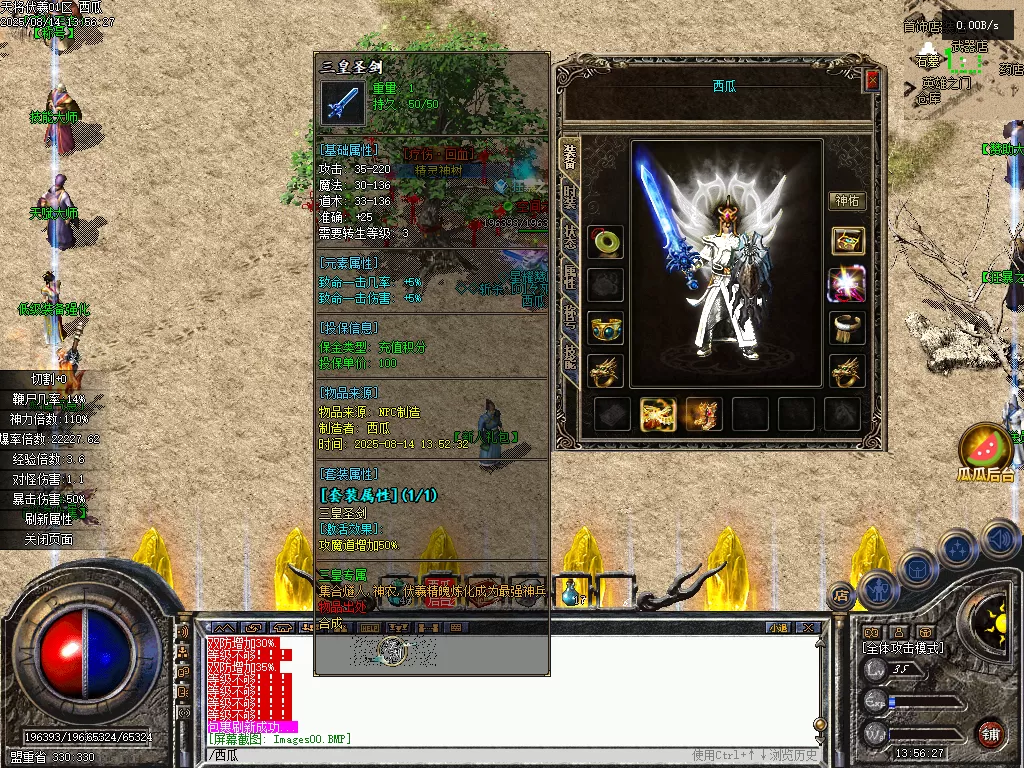Show the 属性 (attributes) tab
Viewport: 1024px width, 768px height.
(569, 277)
